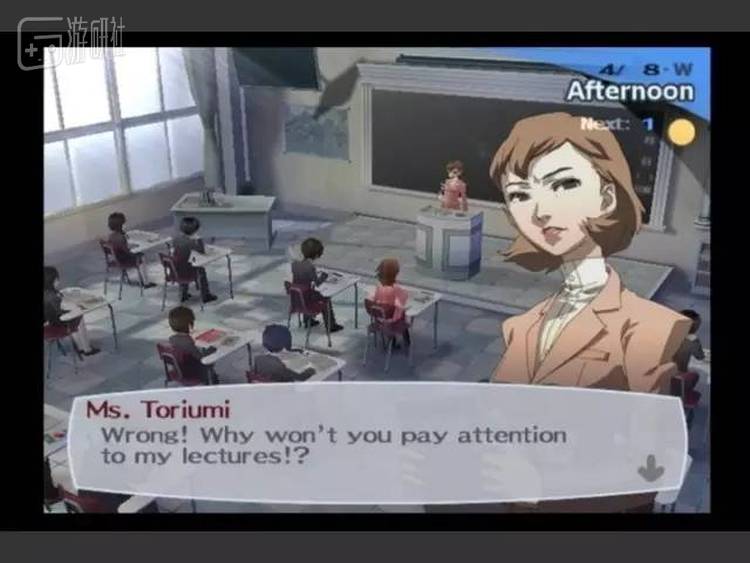Click Ms. Toriumi's dialogue text box
This screenshot has width=750, height=563.
click(x=370, y=445)
